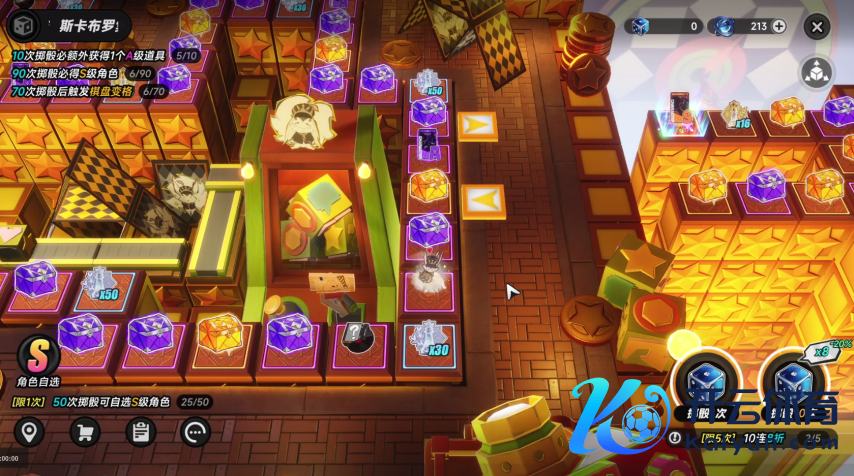Open the location pin menu
The image size is (854, 476).
[x=30, y=432]
